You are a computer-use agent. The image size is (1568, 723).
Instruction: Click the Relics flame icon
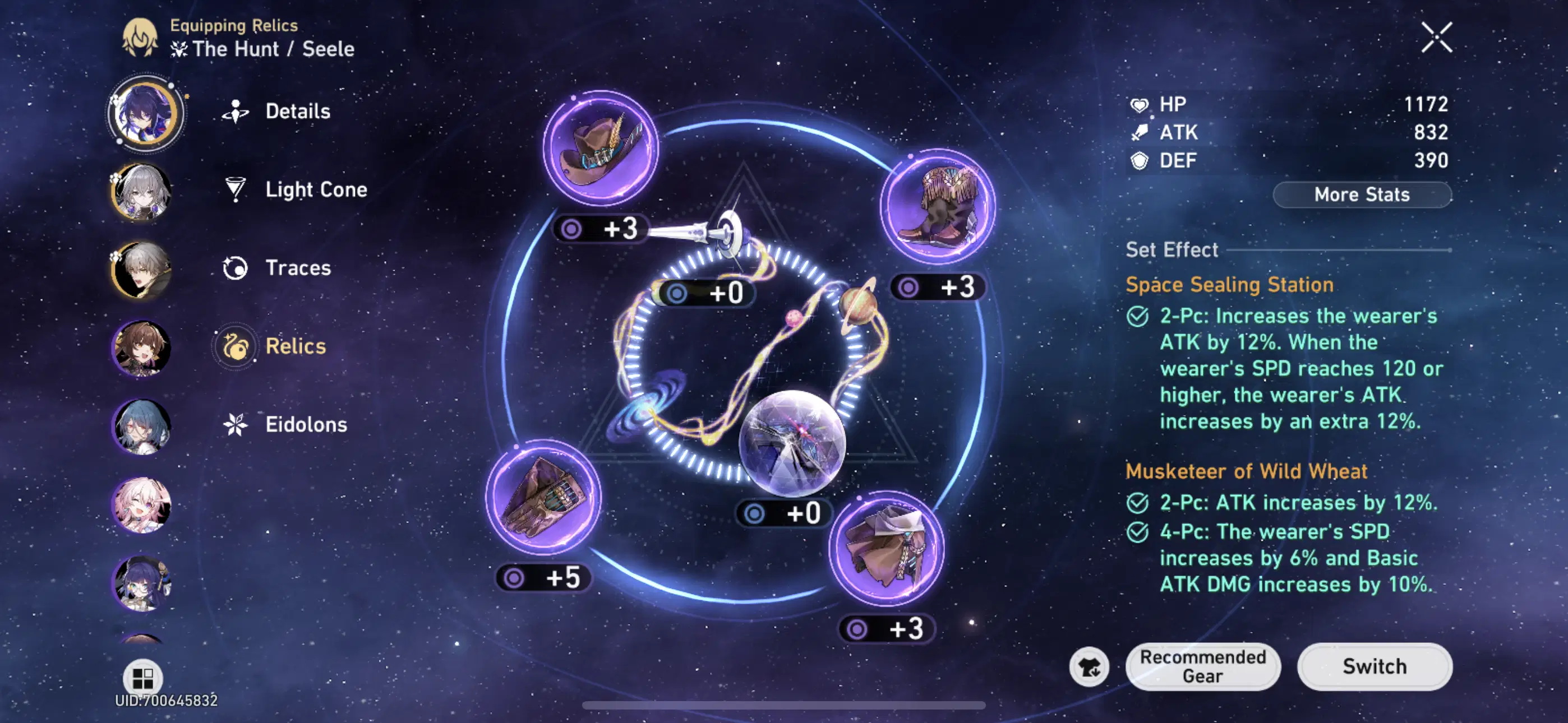pyautogui.click(x=236, y=346)
